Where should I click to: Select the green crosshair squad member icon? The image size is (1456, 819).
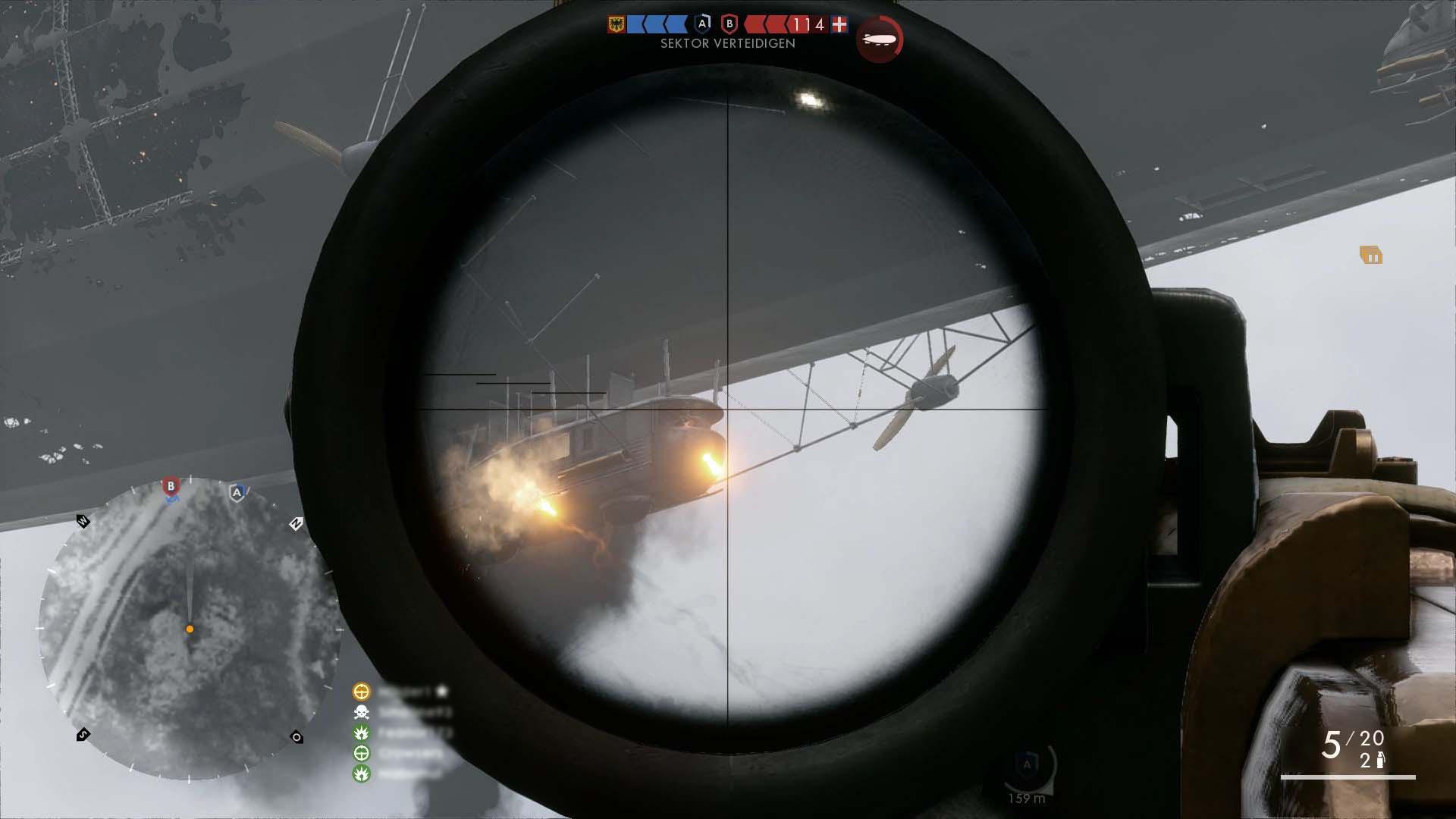362,753
